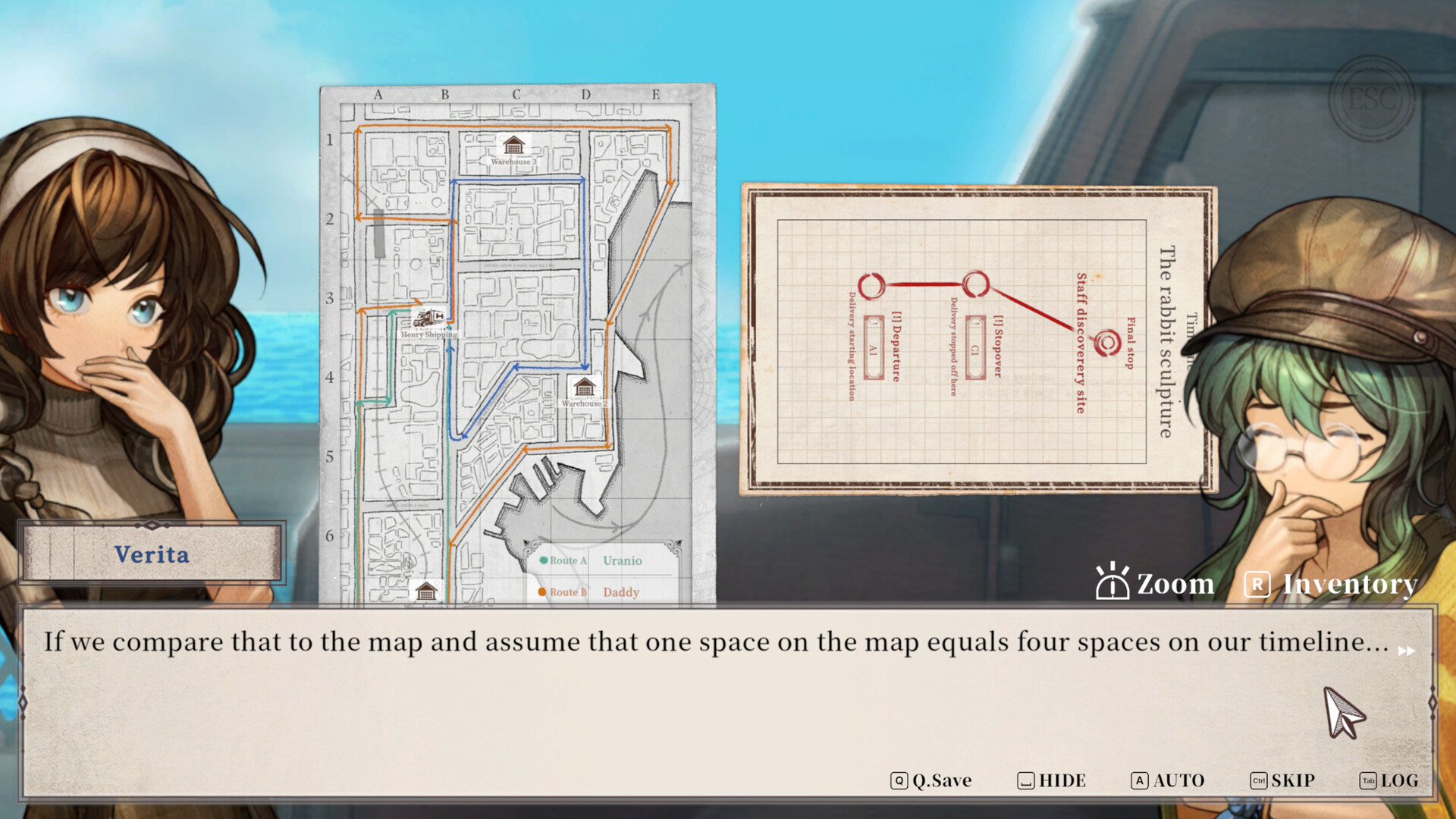Open the ESC menu stamp

(1372, 99)
